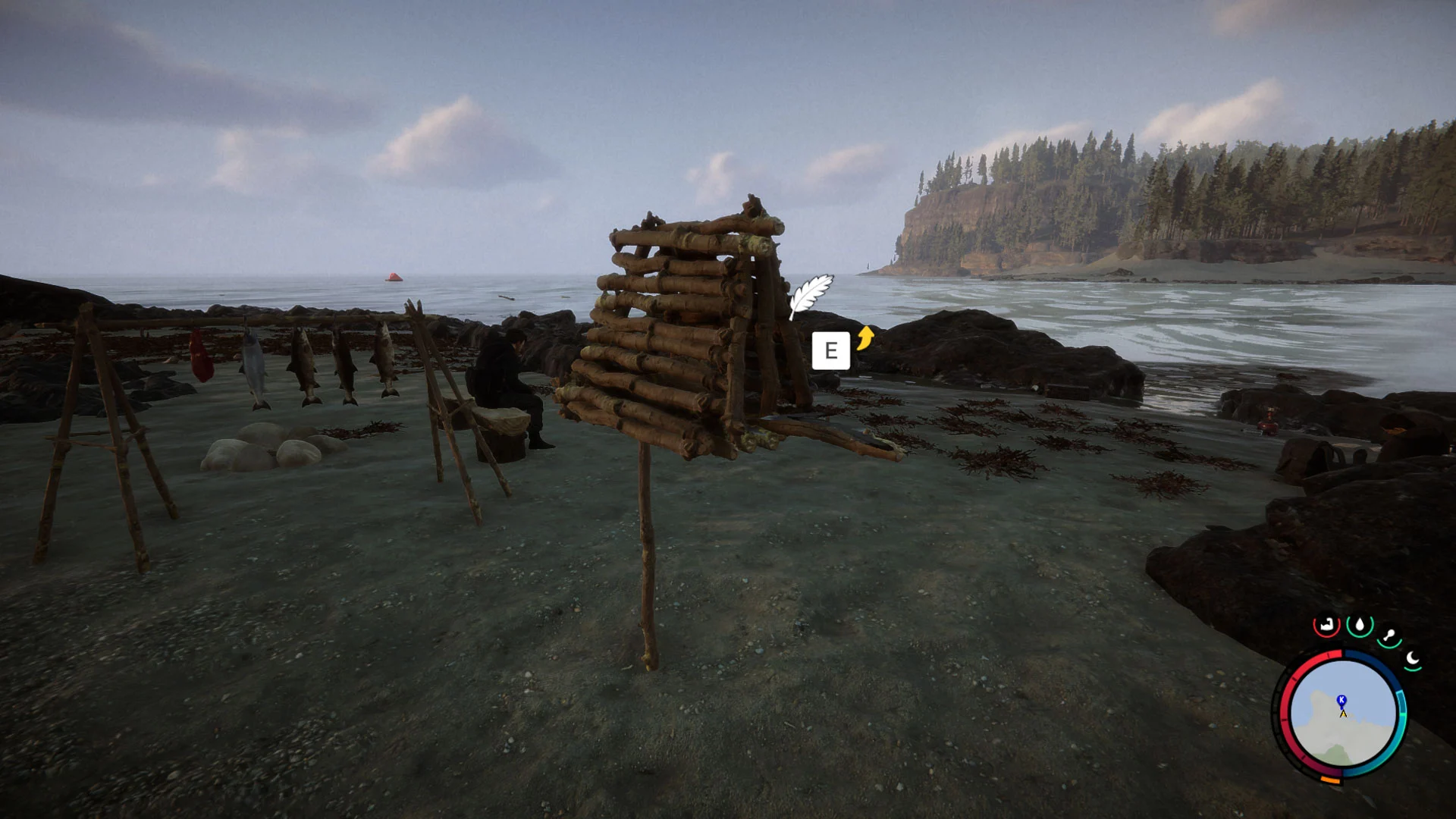
Task: Select the blue K marker on the minimap
Action: (1341, 700)
